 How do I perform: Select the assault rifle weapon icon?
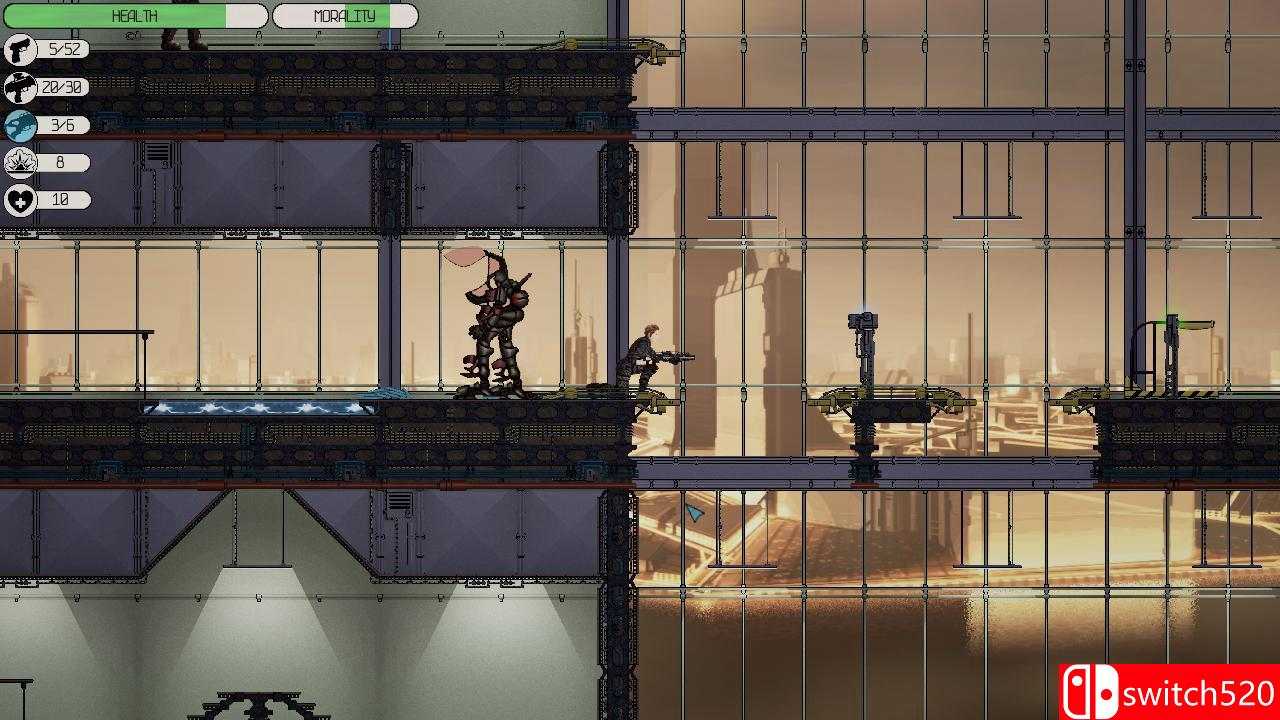point(19,86)
